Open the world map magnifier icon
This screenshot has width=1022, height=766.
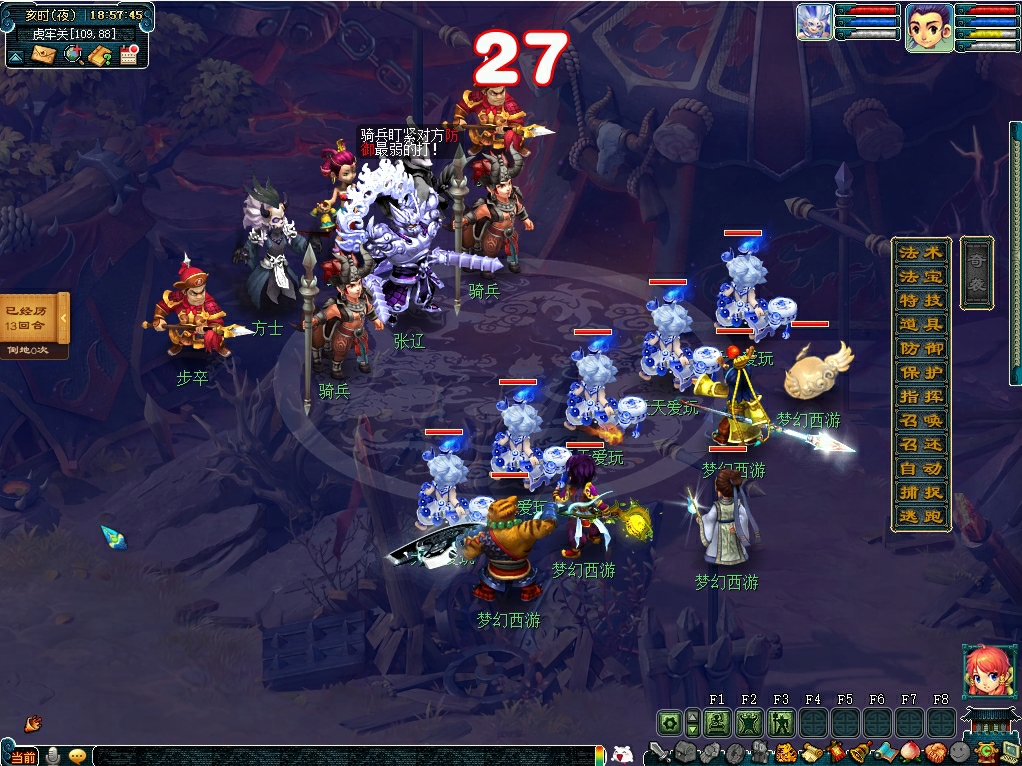pos(72,55)
